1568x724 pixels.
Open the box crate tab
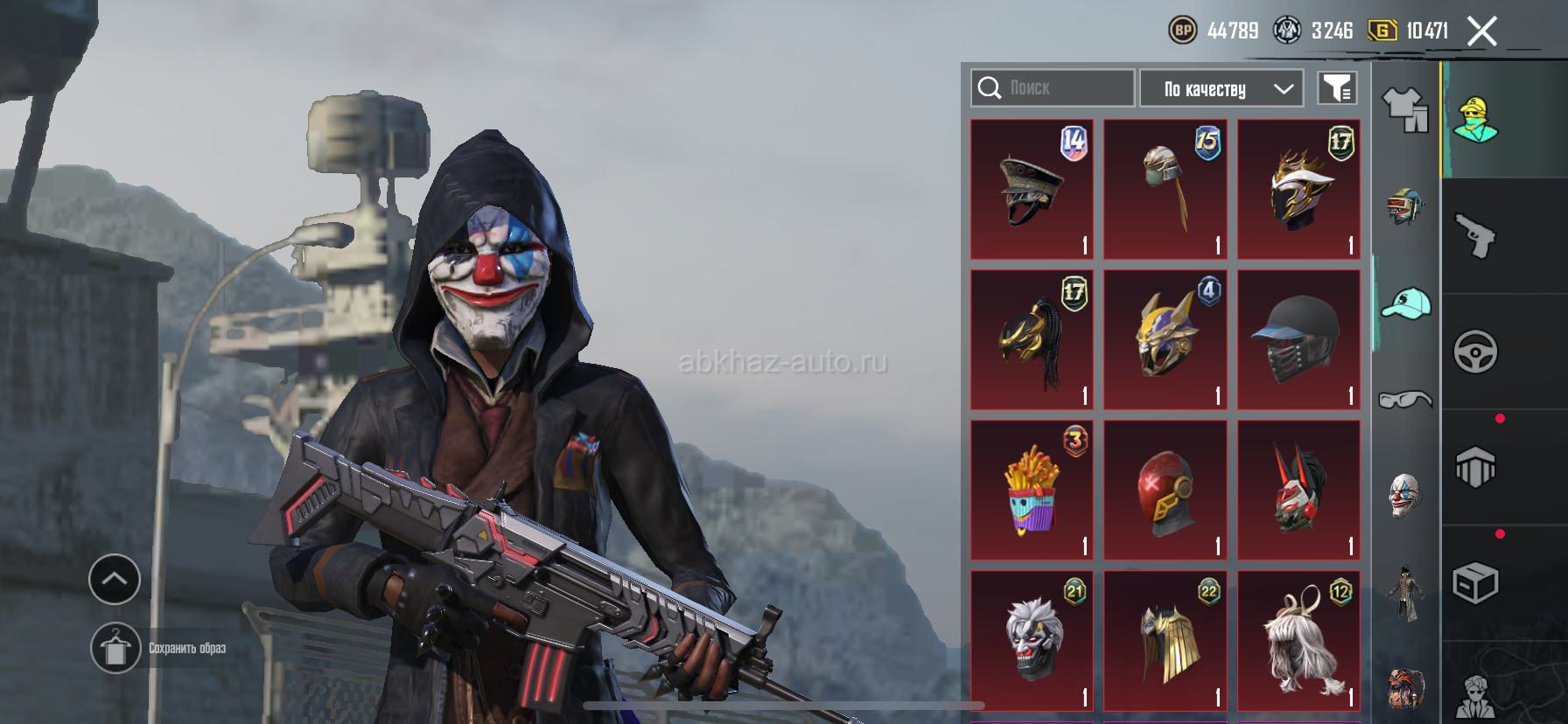pyautogui.click(x=1476, y=583)
